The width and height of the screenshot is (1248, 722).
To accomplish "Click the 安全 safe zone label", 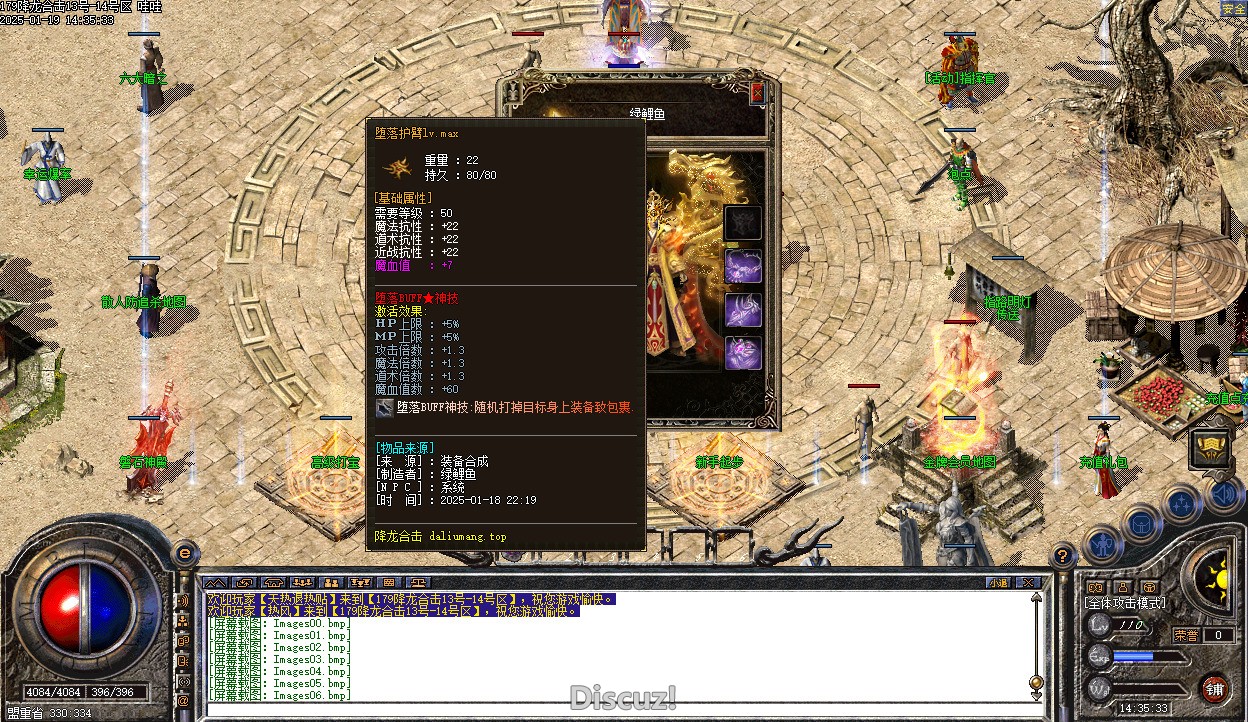I will (x=1233, y=9).
